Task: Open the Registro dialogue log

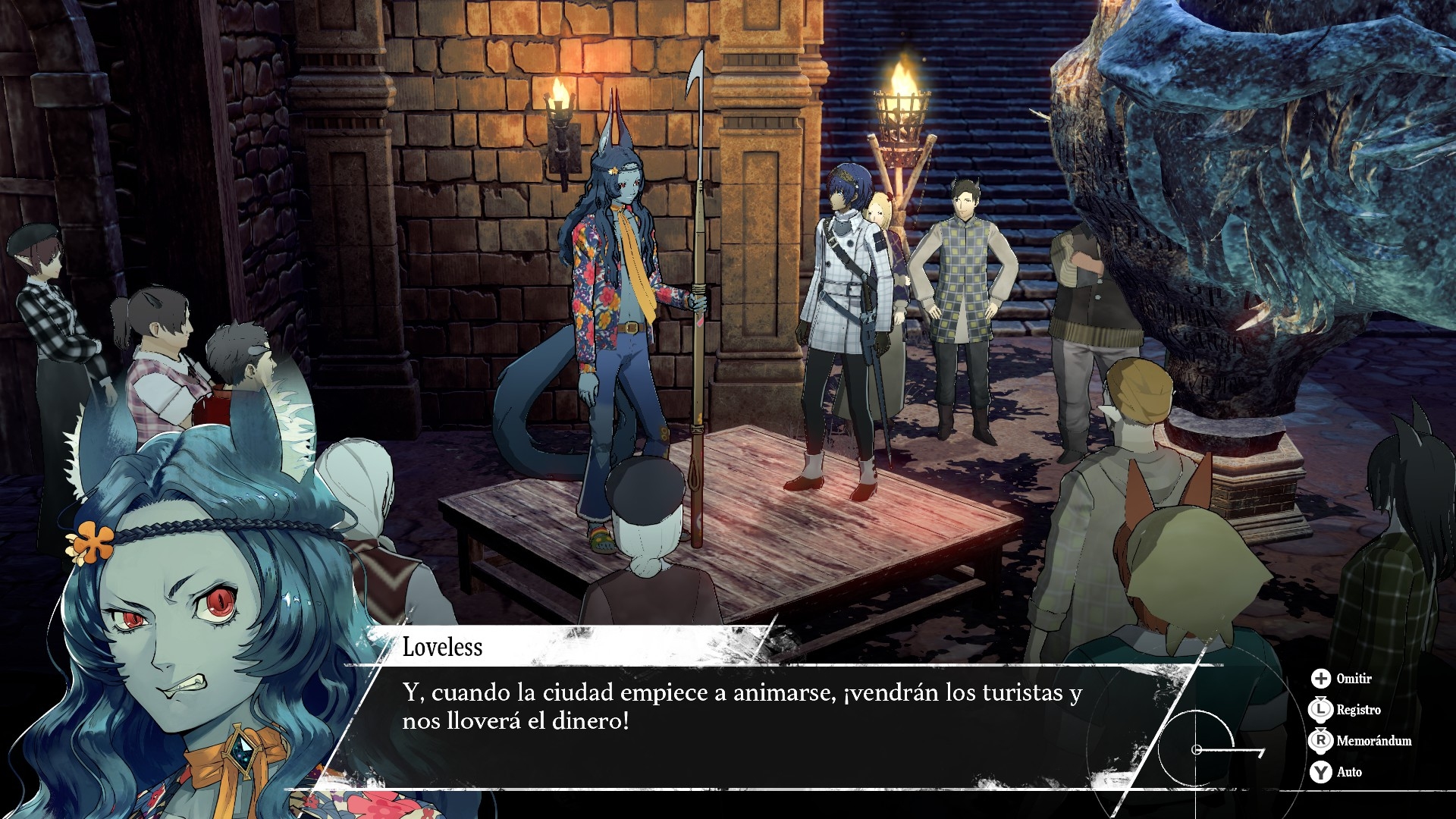Action: [x=1345, y=710]
